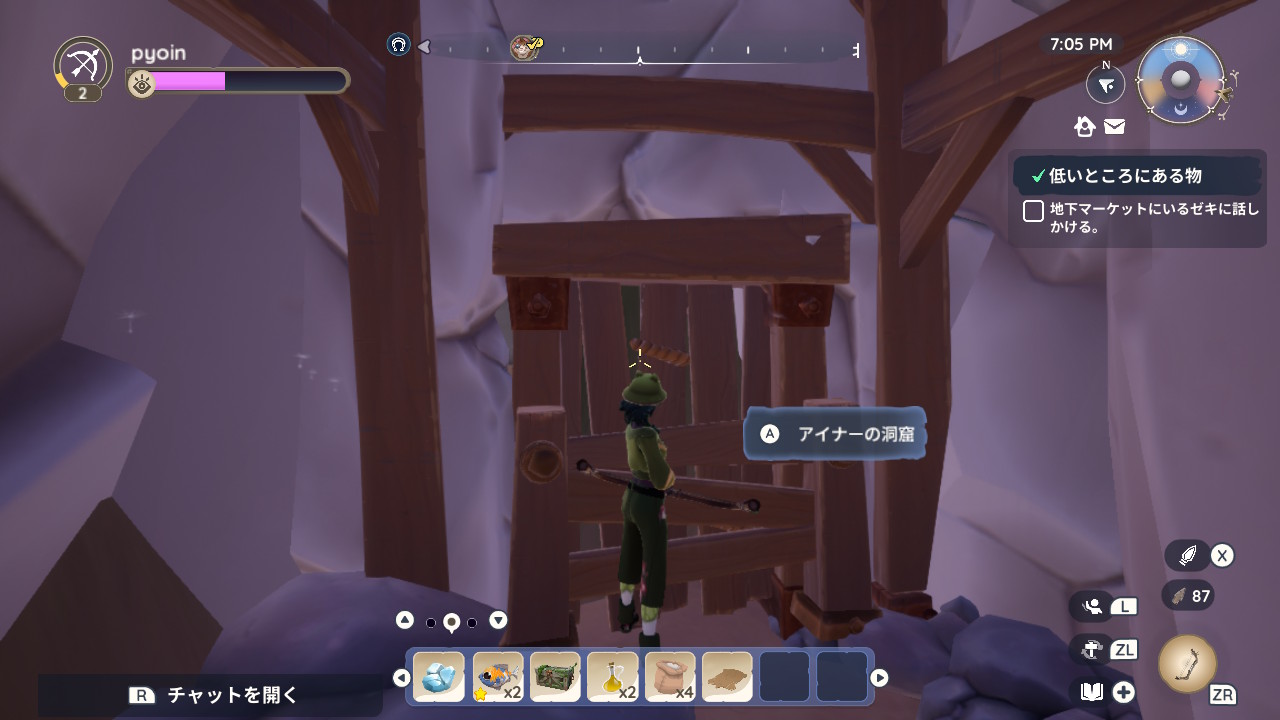Toggle the talk-to-Zeki quest objective checkbox
The width and height of the screenshot is (1280, 720).
[1033, 211]
